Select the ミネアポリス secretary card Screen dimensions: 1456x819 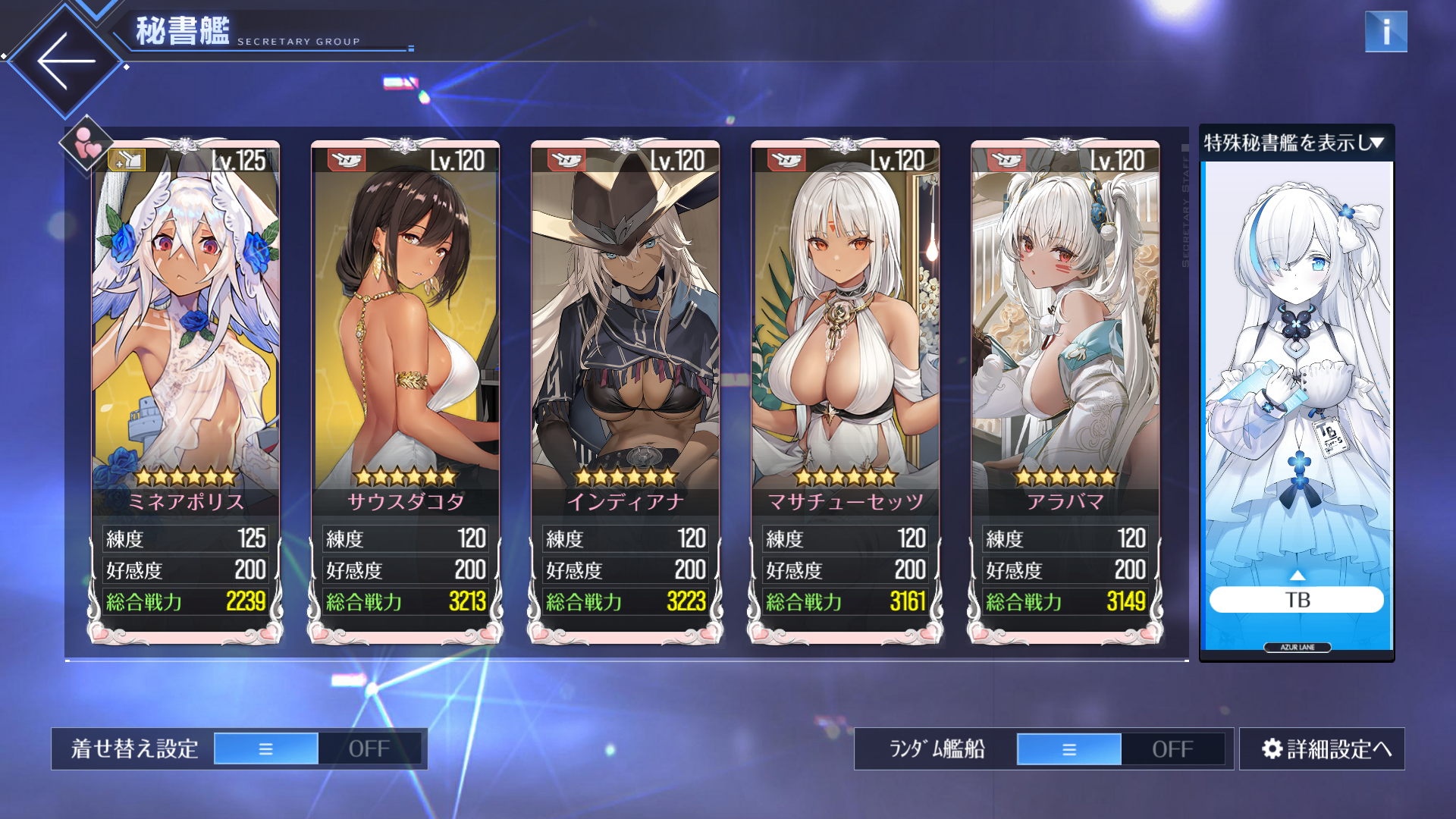pos(186,341)
